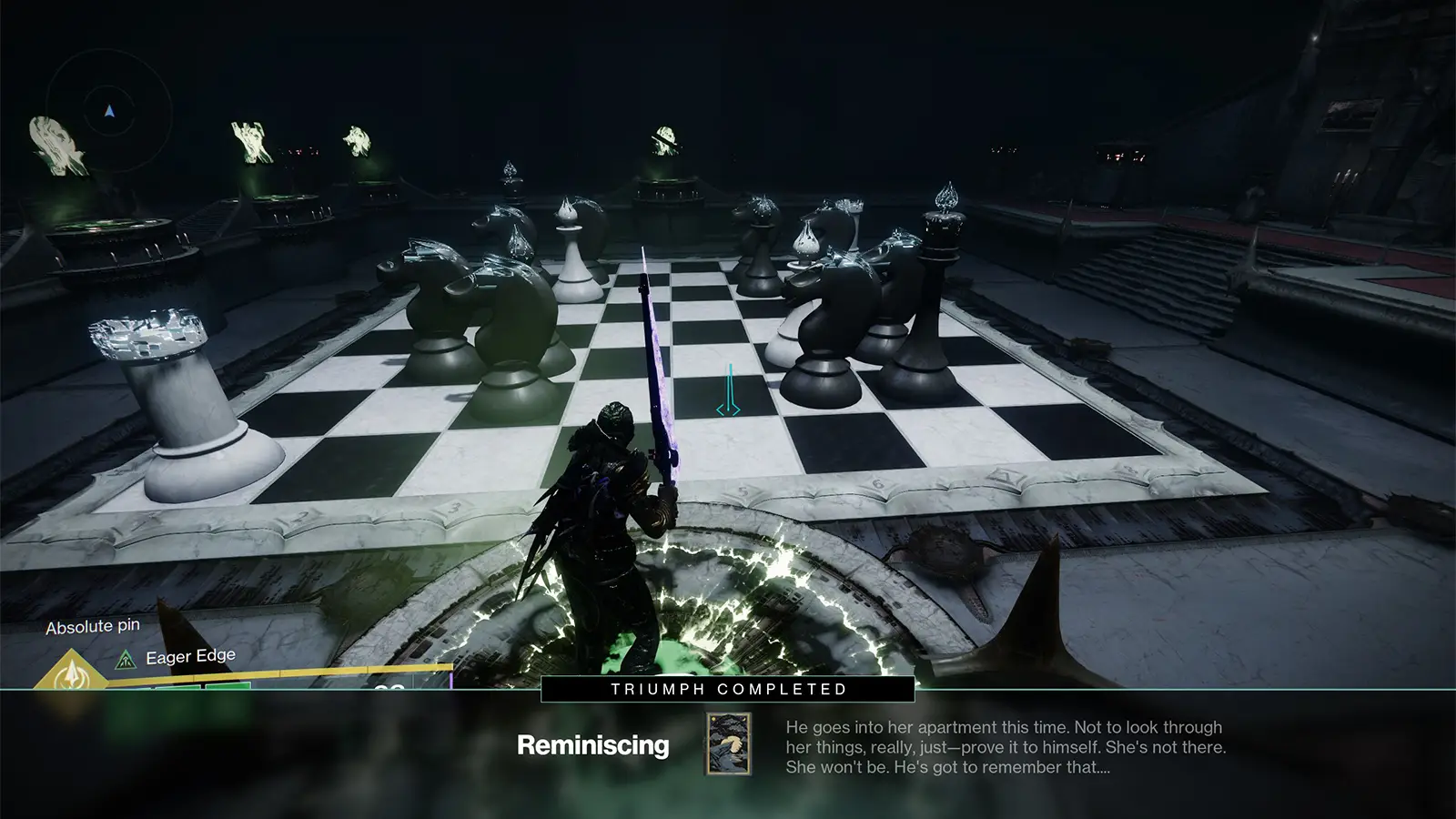This screenshot has width=1456, height=819.
Task: Expand the Absolute pin status label
Action: (91, 626)
